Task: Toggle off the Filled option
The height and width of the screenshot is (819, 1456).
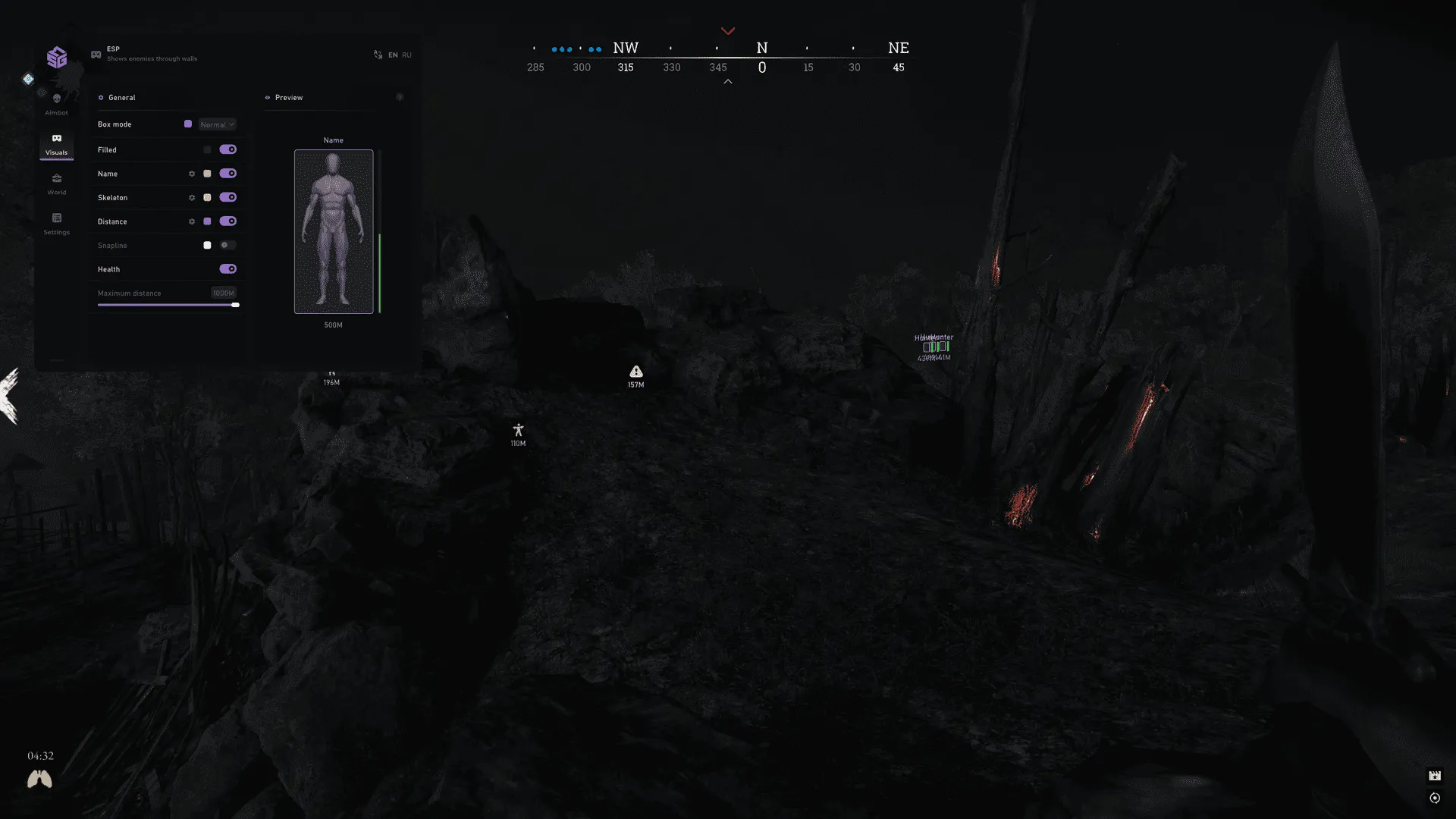Action: 227,149
